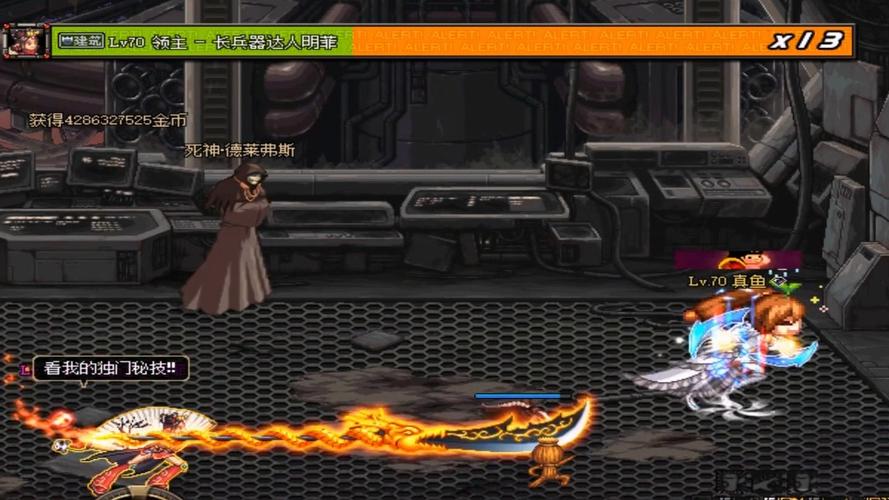Image resolution: width=889 pixels, height=500 pixels.
Task: Click the boss portrait icon
Action: [x=24, y=41]
